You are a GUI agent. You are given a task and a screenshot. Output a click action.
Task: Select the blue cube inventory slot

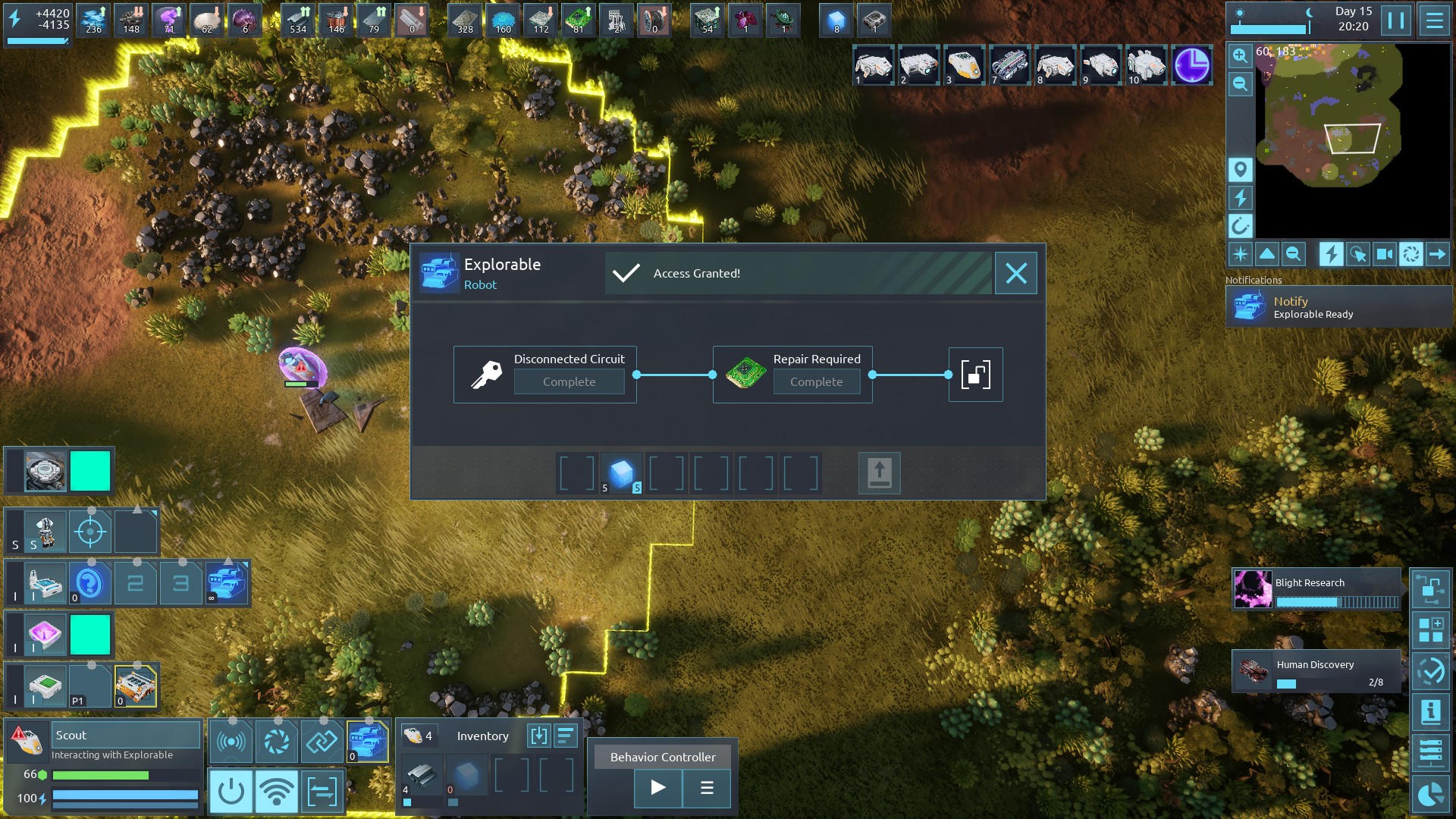point(622,473)
